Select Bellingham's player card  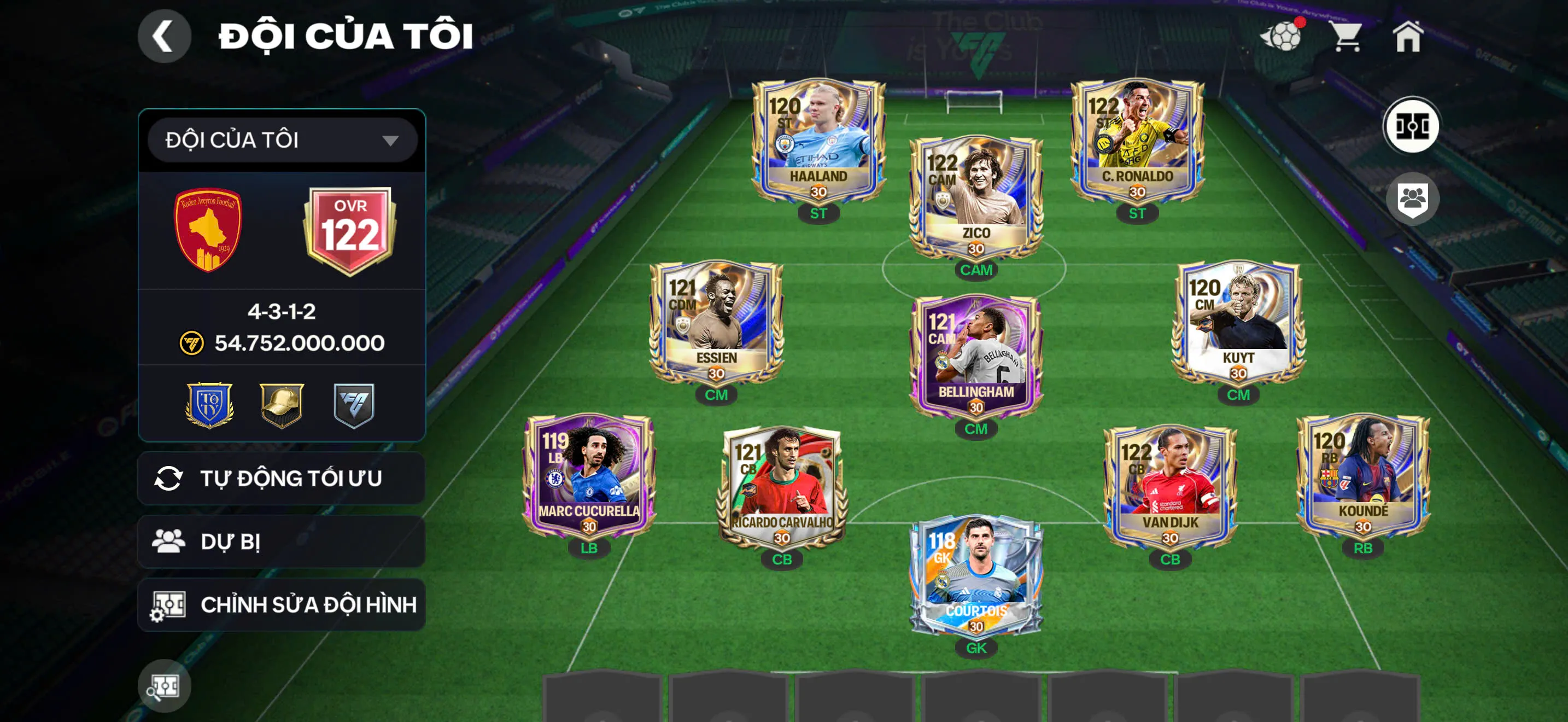[976, 357]
